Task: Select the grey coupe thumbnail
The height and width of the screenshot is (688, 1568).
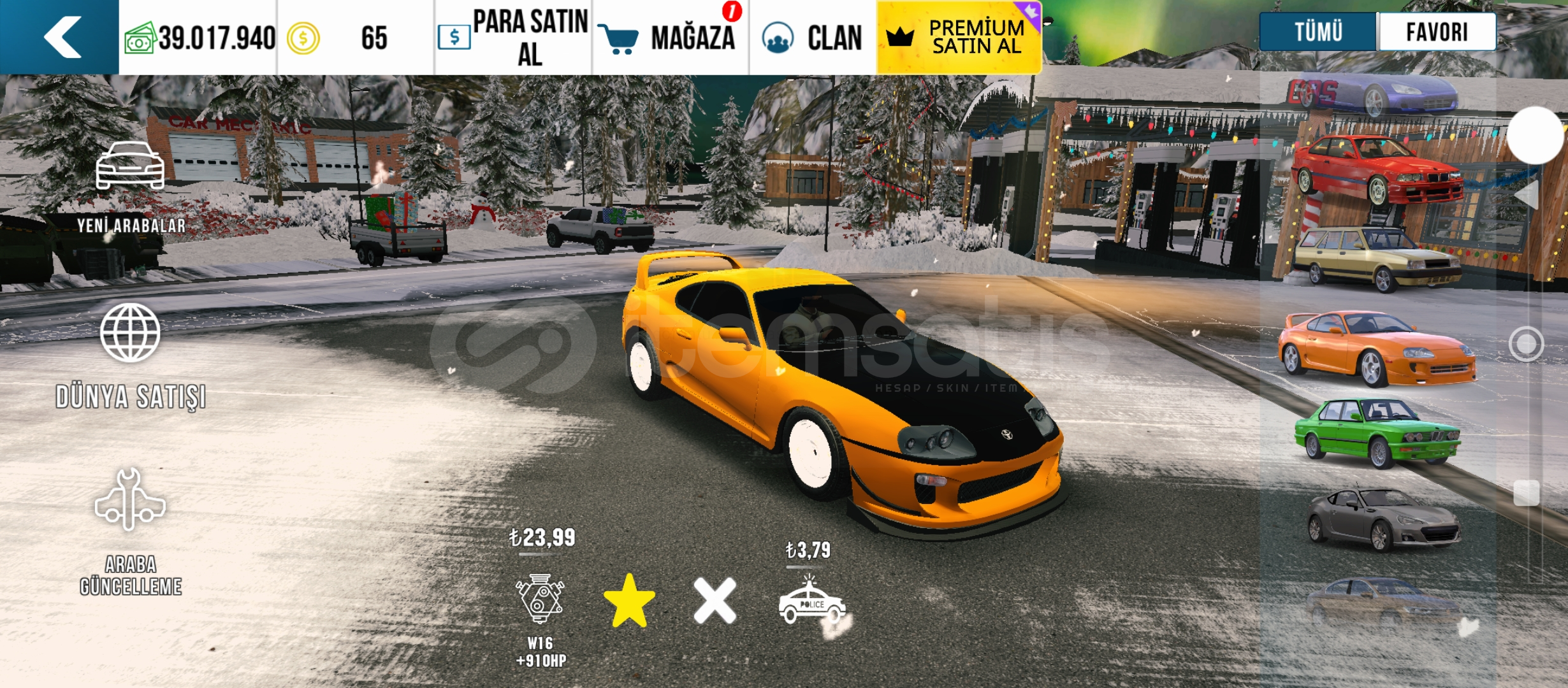Action: [1382, 519]
